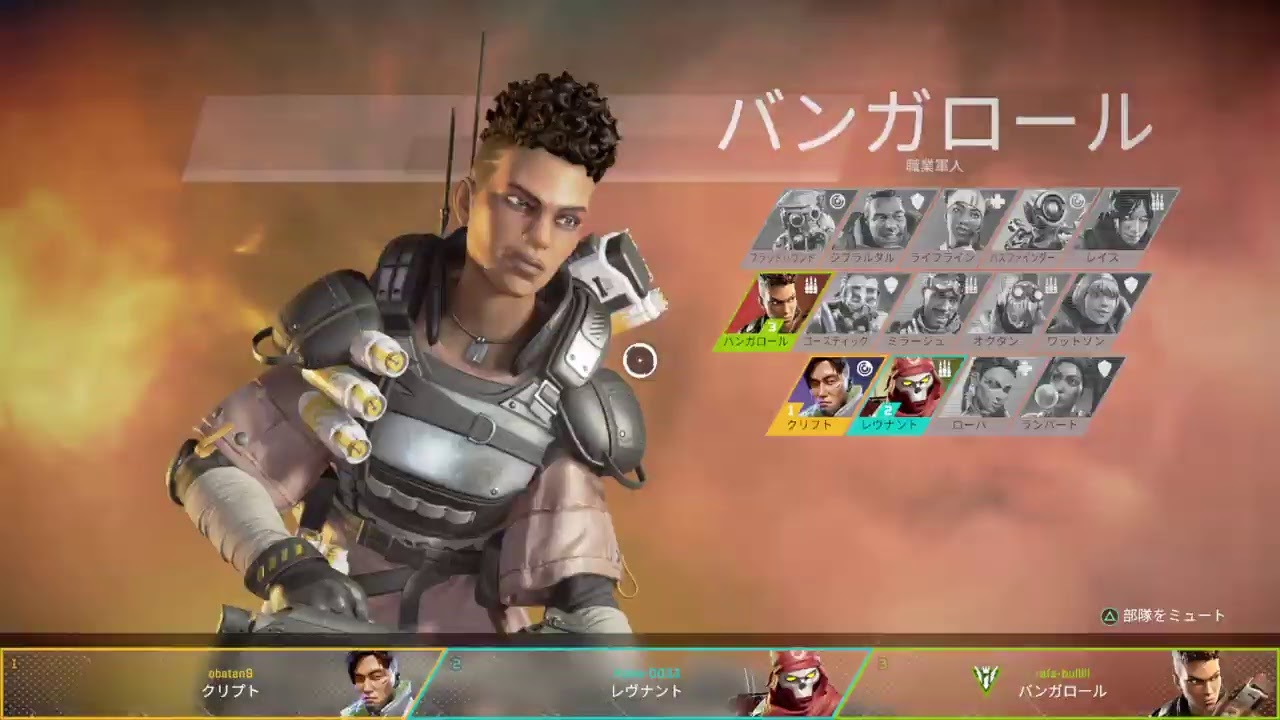Viewport: 1280px width, 720px height.
Task: Choose the Wraith legend tile
Action: [x=1124, y=221]
